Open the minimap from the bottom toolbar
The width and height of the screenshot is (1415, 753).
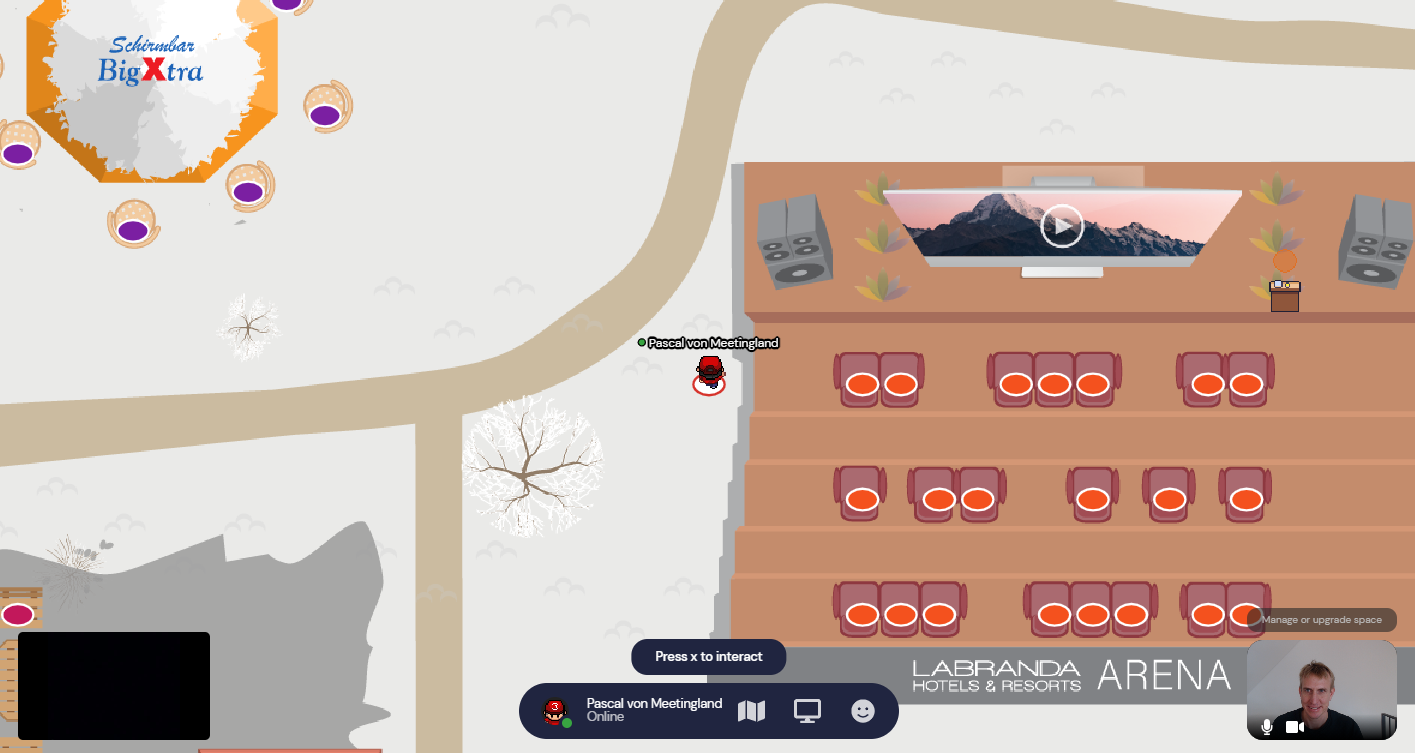[x=751, y=711]
